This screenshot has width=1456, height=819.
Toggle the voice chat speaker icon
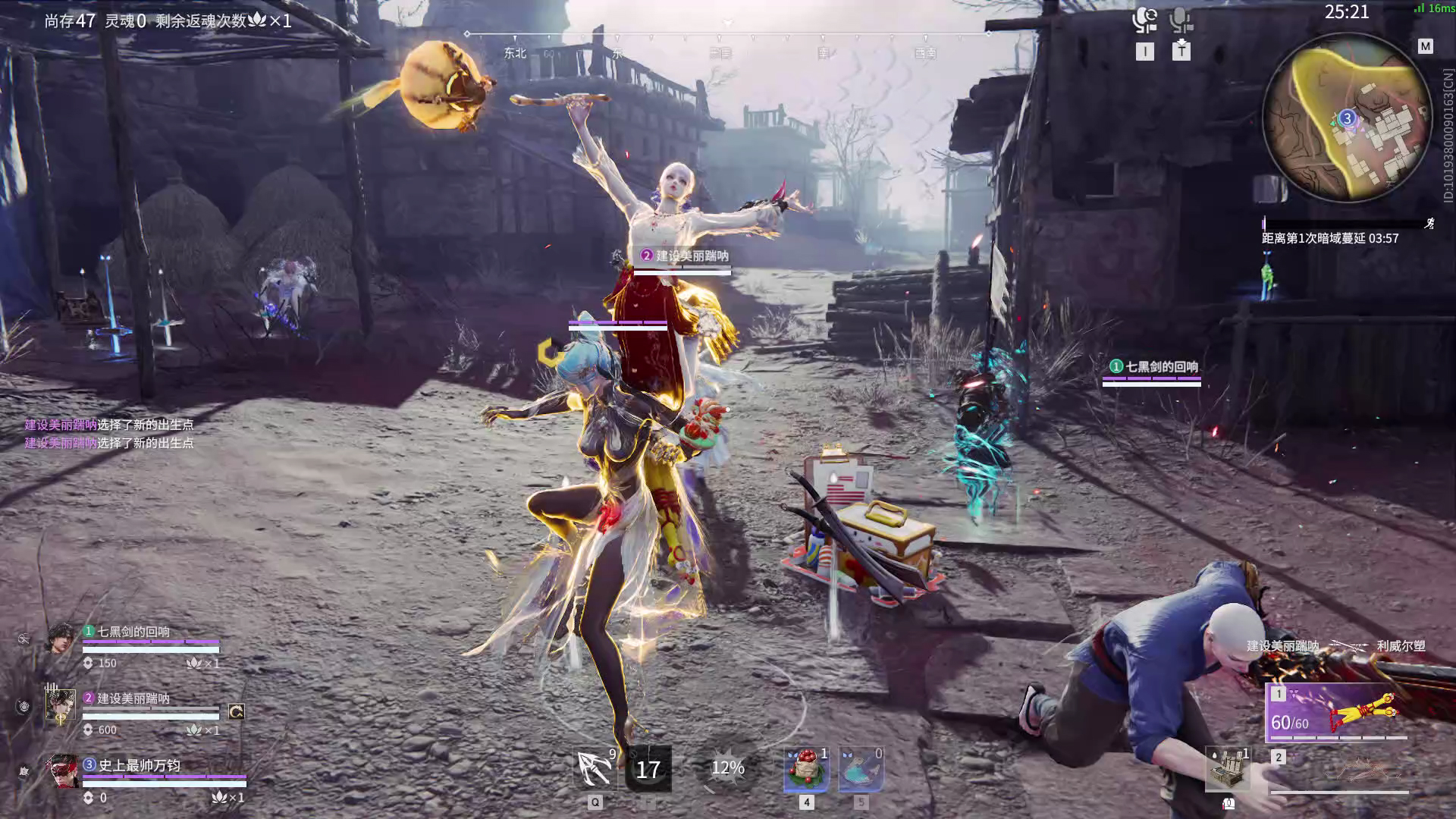(x=1144, y=20)
